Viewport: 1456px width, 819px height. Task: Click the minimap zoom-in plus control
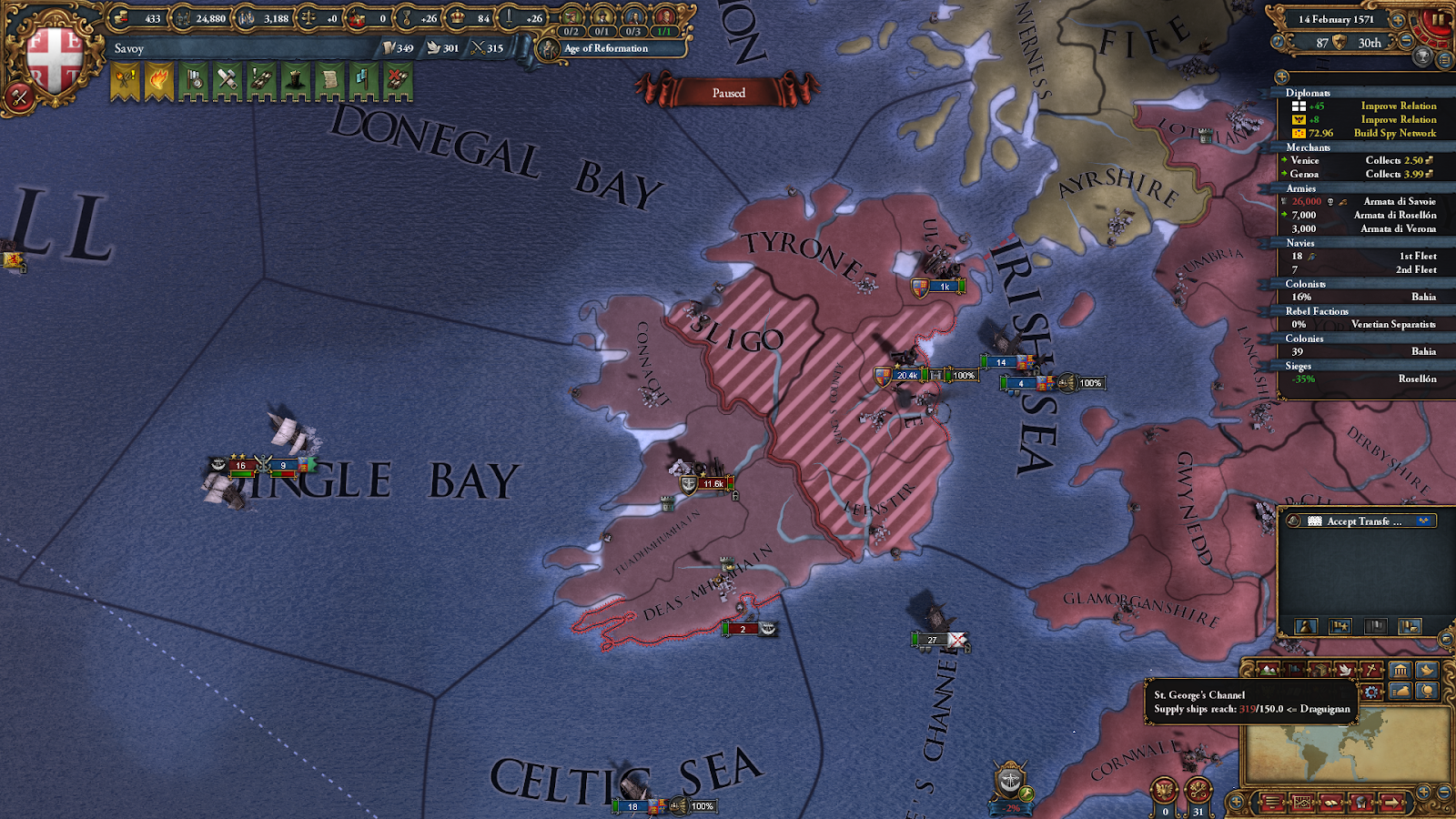click(1423, 790)
